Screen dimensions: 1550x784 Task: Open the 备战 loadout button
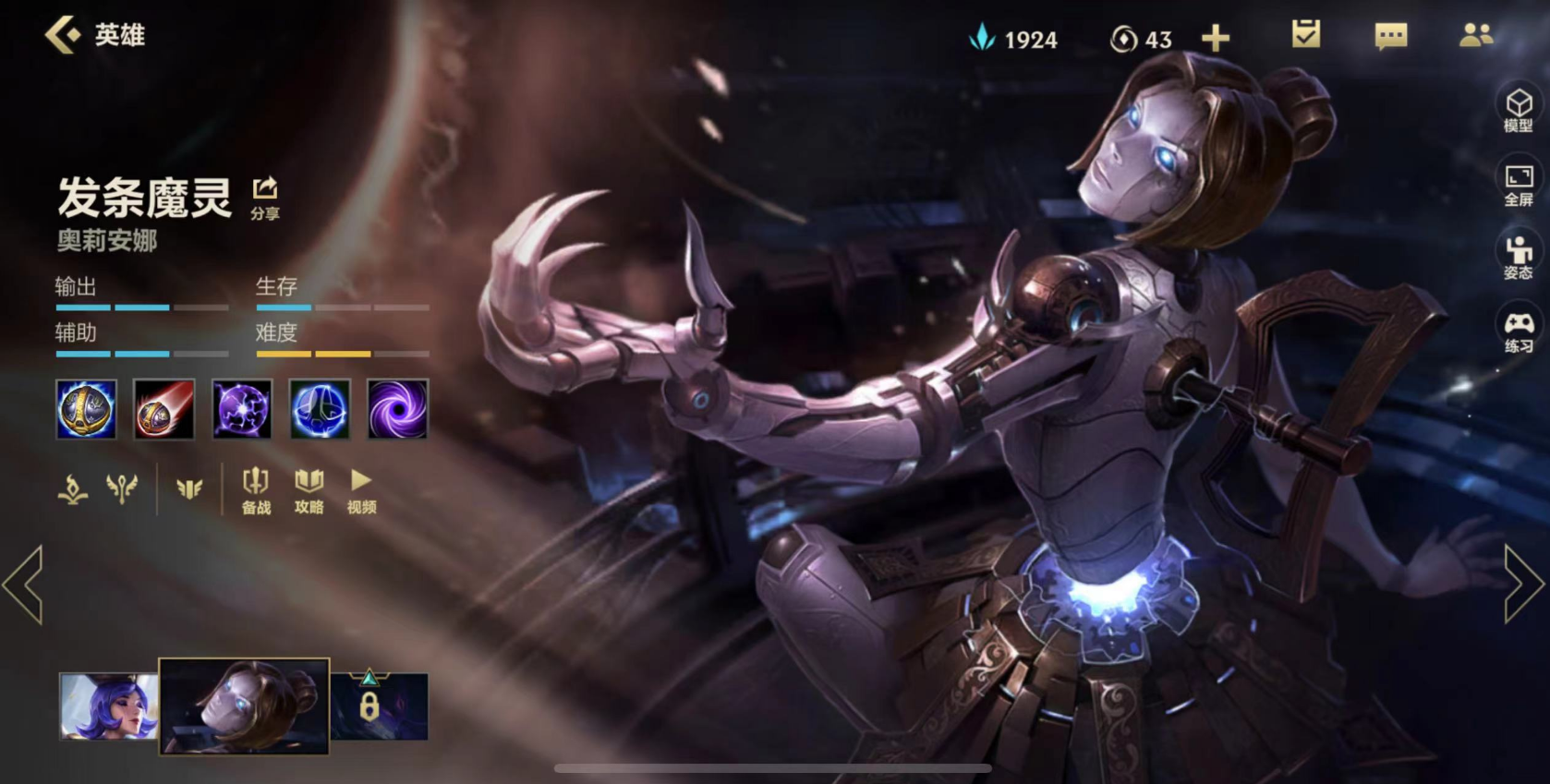pyautogui.click(x=256, y=490)
